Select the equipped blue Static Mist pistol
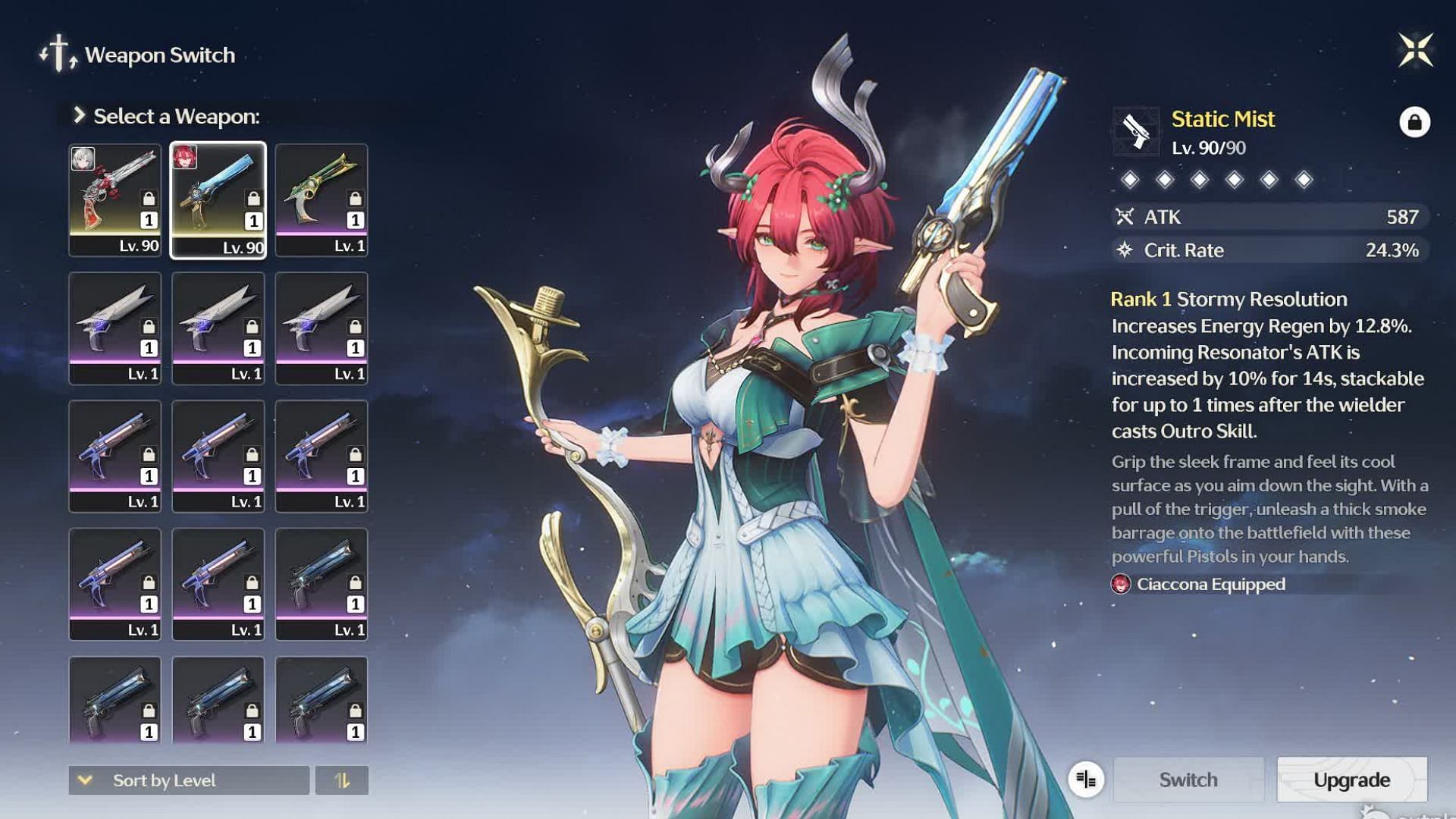This screenshot has height=819, width=1456. (218, 200)
